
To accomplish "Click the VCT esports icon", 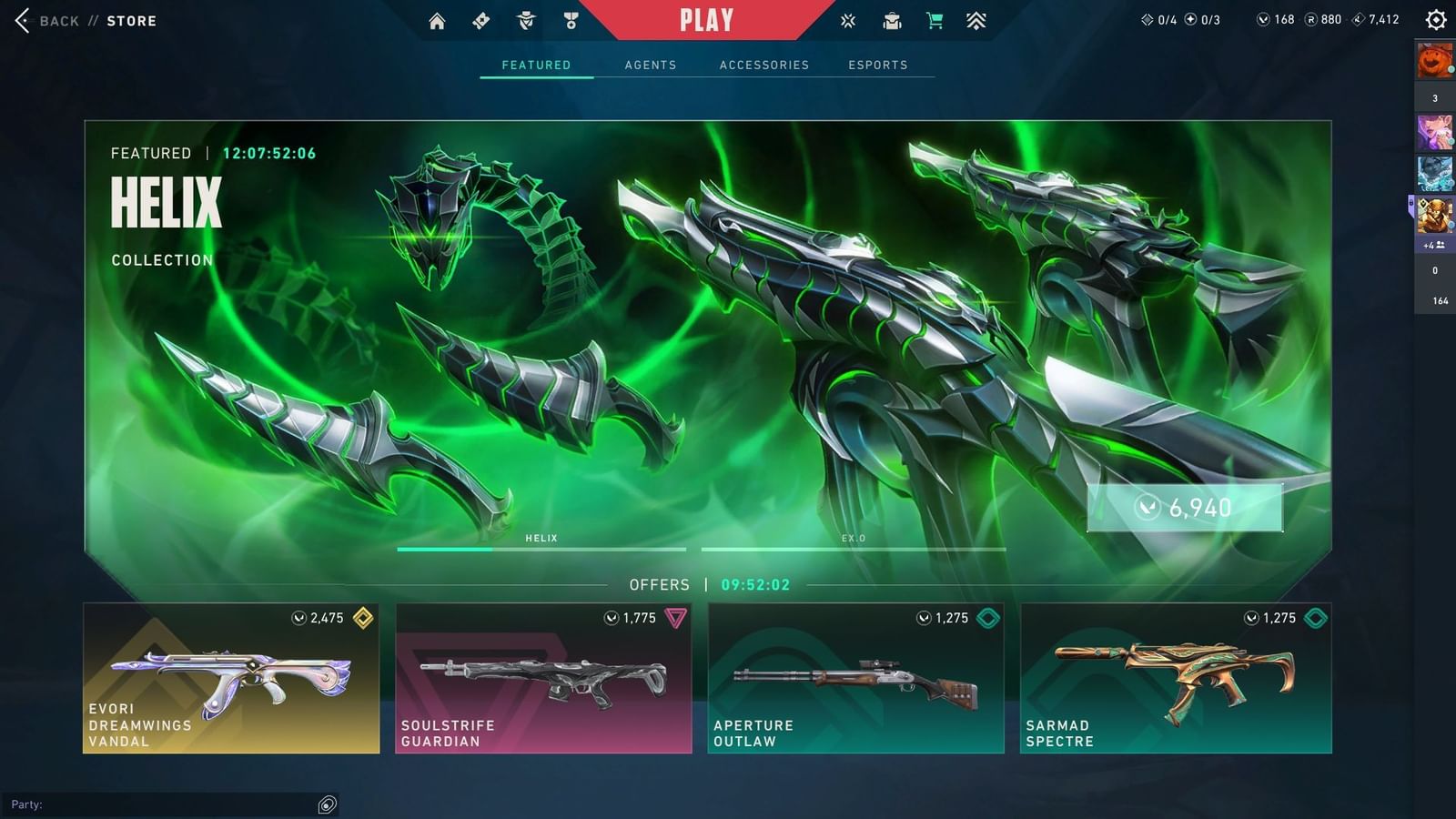I will coord(847,18).
